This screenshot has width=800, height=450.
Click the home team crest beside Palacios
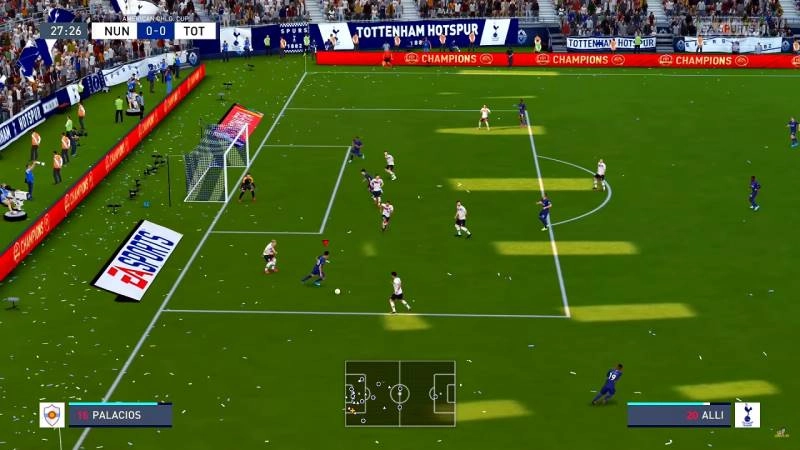pos(52,415)
